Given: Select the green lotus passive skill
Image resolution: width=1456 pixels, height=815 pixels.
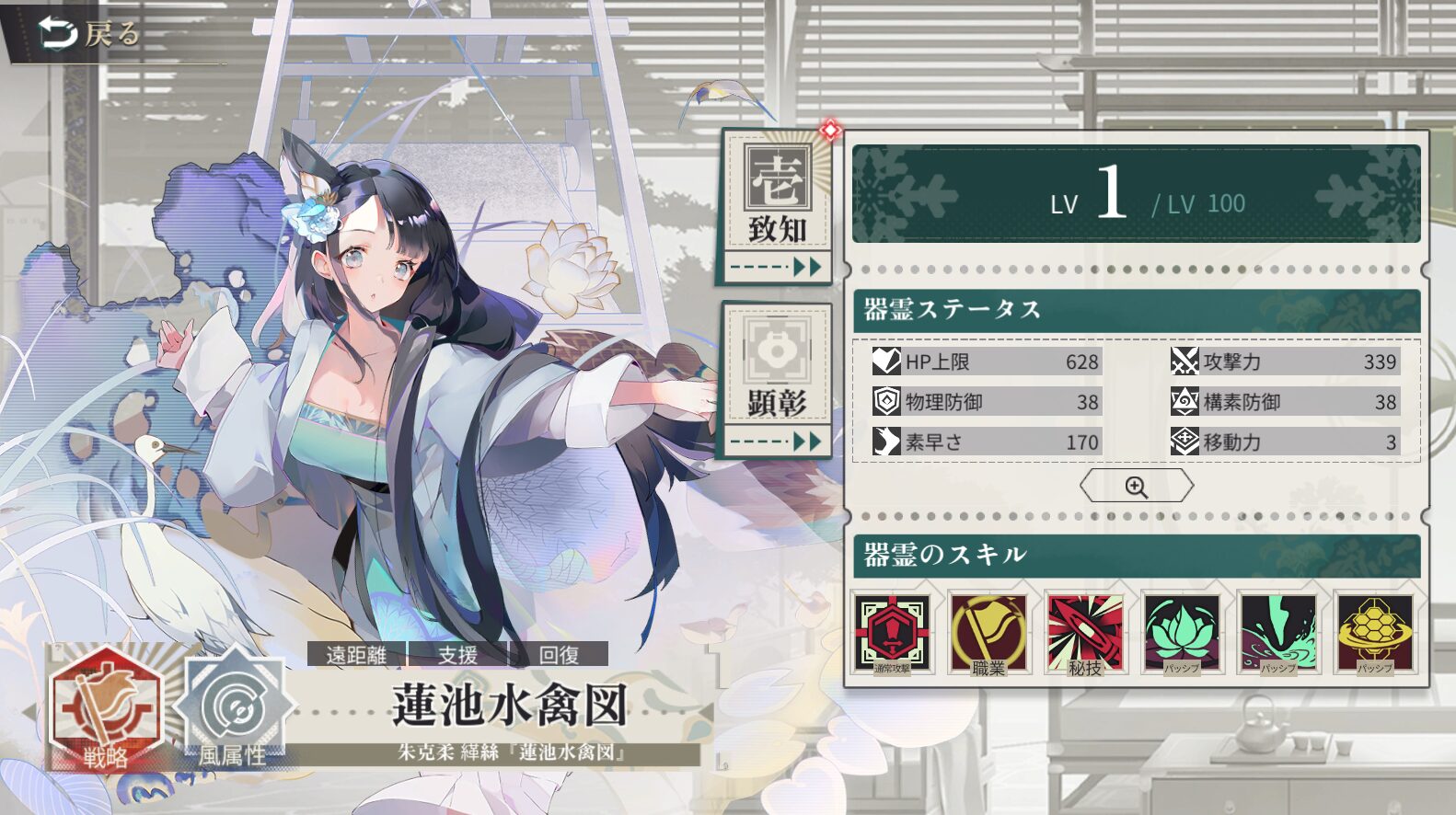Looking at the screenshot, I should 1182,633.
